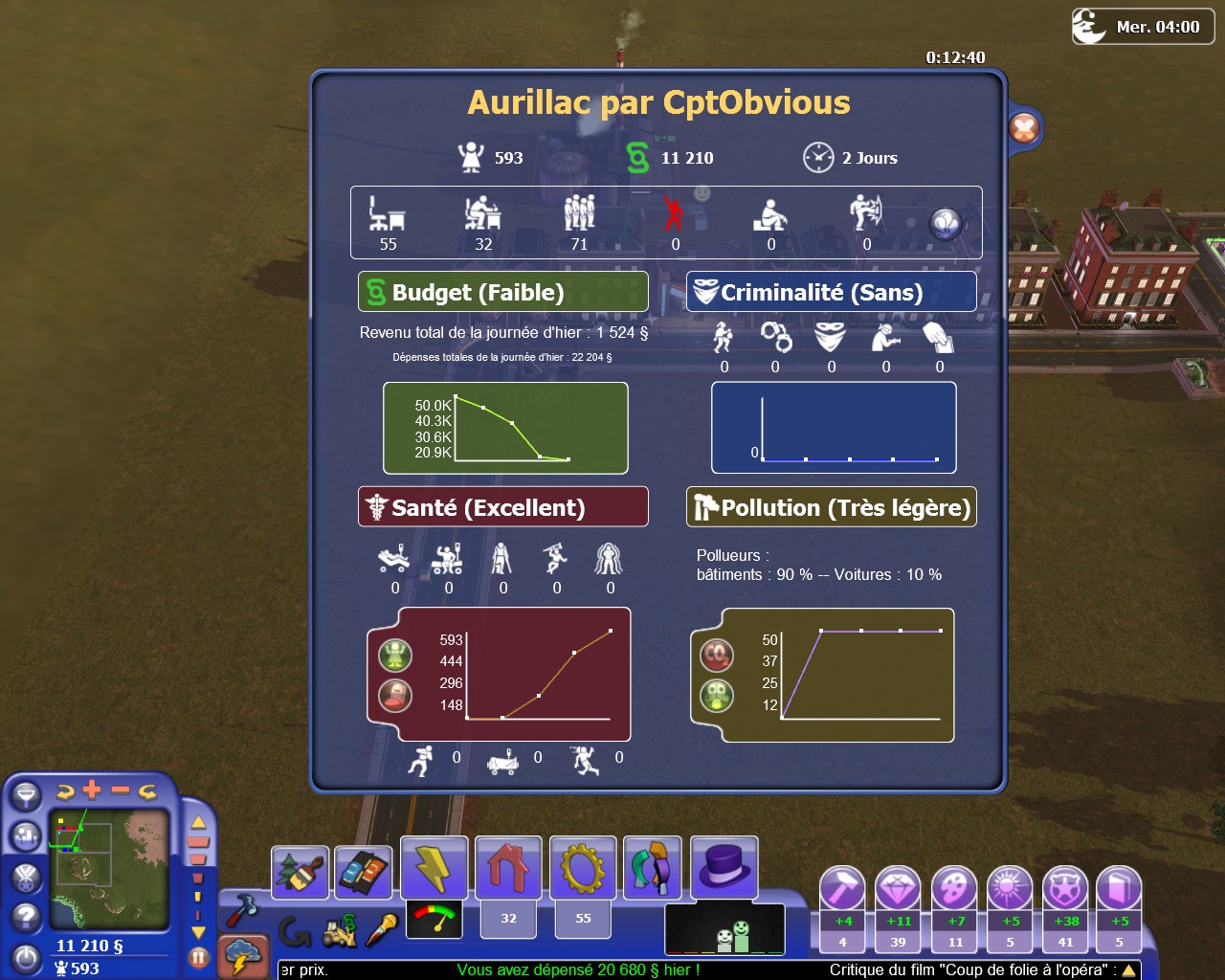Click the minimap of the city
This screenshot has height=980, width=1225.
(109, 869)
